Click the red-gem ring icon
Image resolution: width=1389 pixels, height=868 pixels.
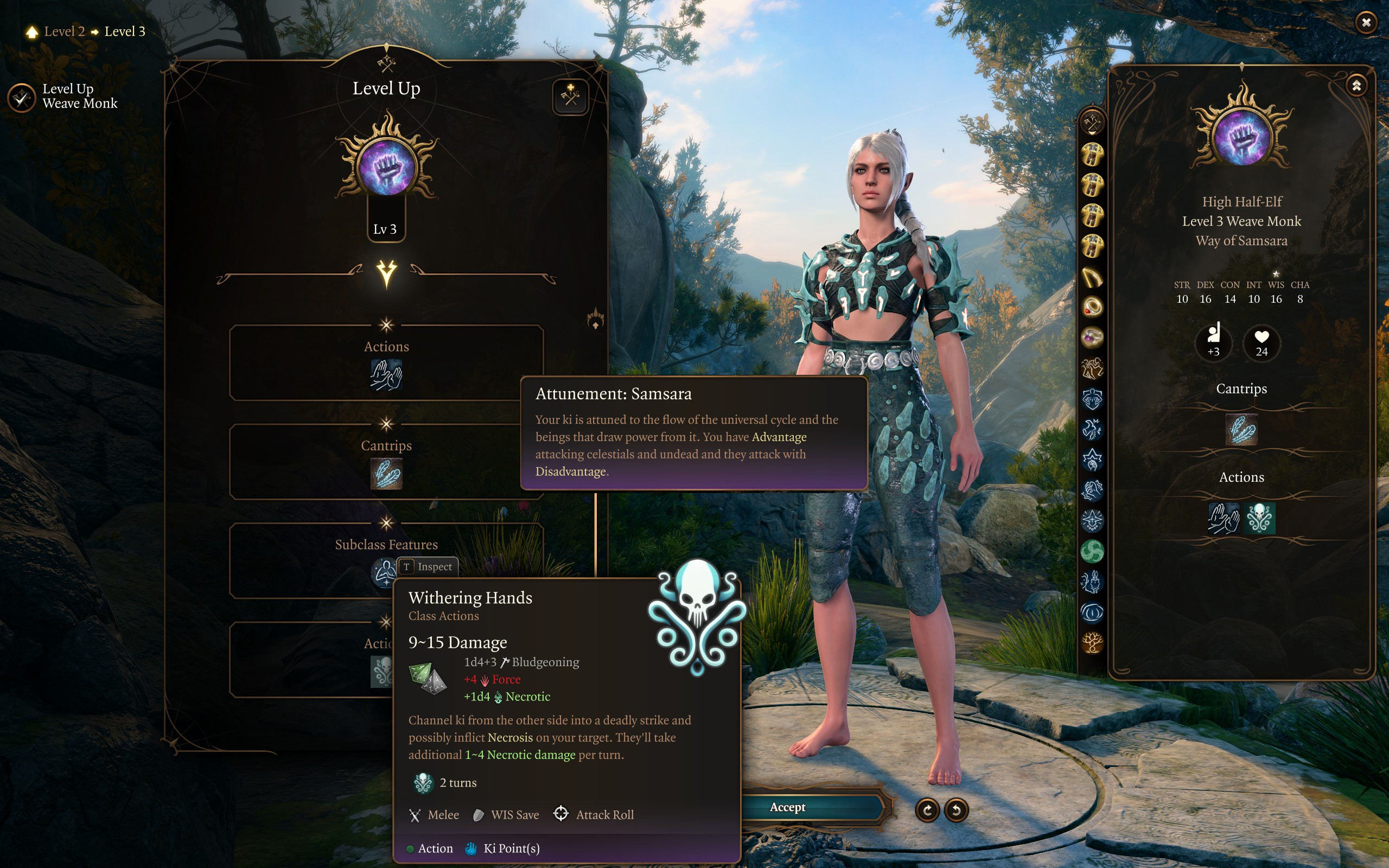1092,307
